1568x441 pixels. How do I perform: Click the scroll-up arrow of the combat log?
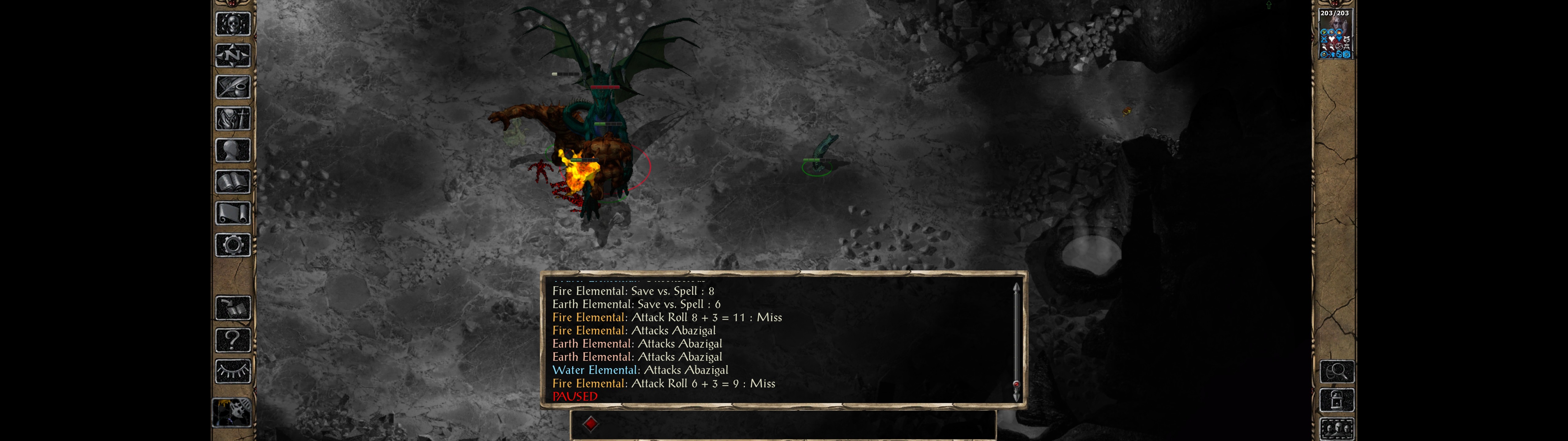[x=1016, y=286]
